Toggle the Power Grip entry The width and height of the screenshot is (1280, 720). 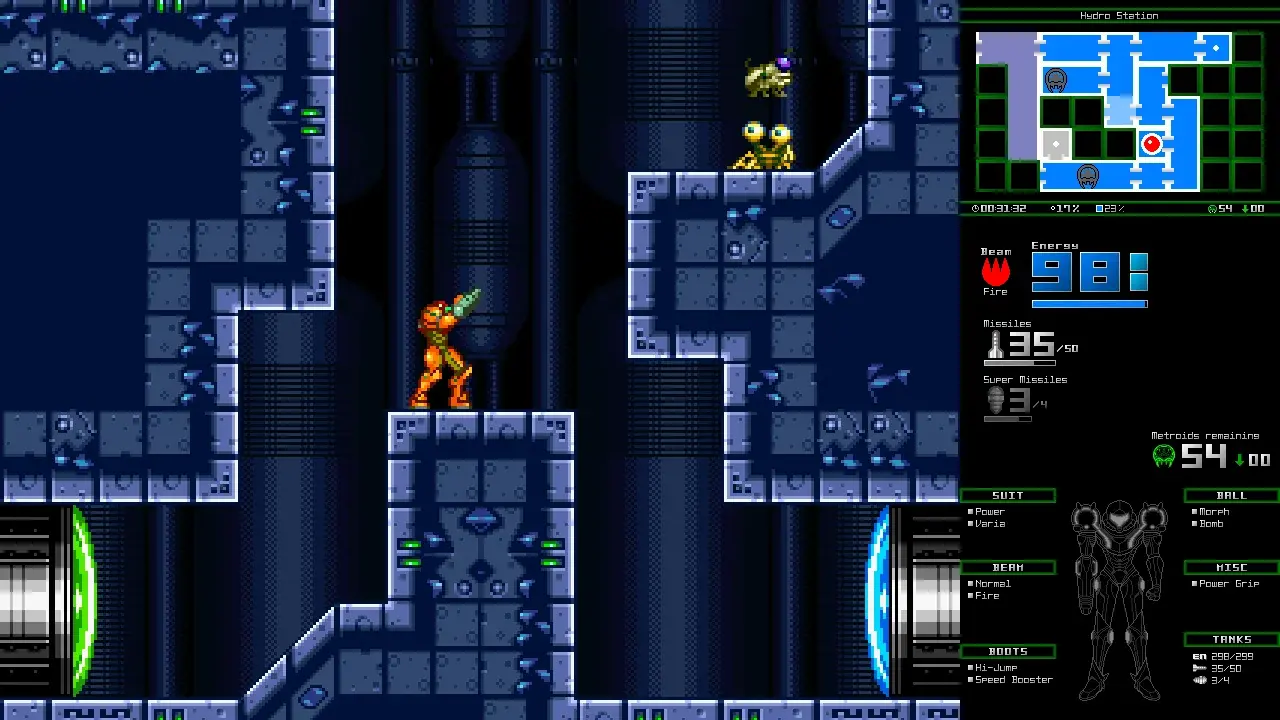[1229, 584]
